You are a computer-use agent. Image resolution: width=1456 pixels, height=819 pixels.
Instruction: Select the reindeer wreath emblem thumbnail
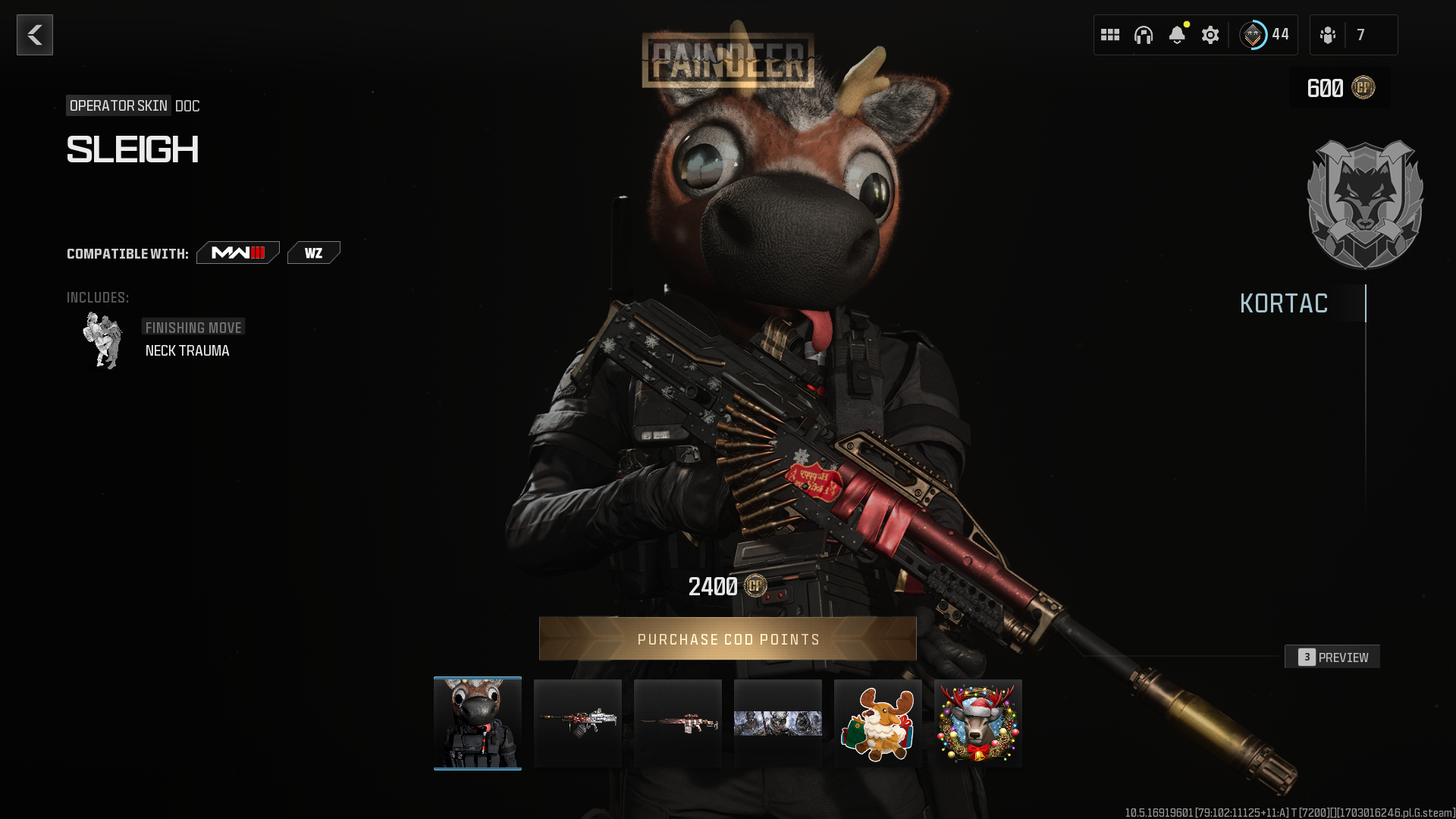[x=977, y=722]
